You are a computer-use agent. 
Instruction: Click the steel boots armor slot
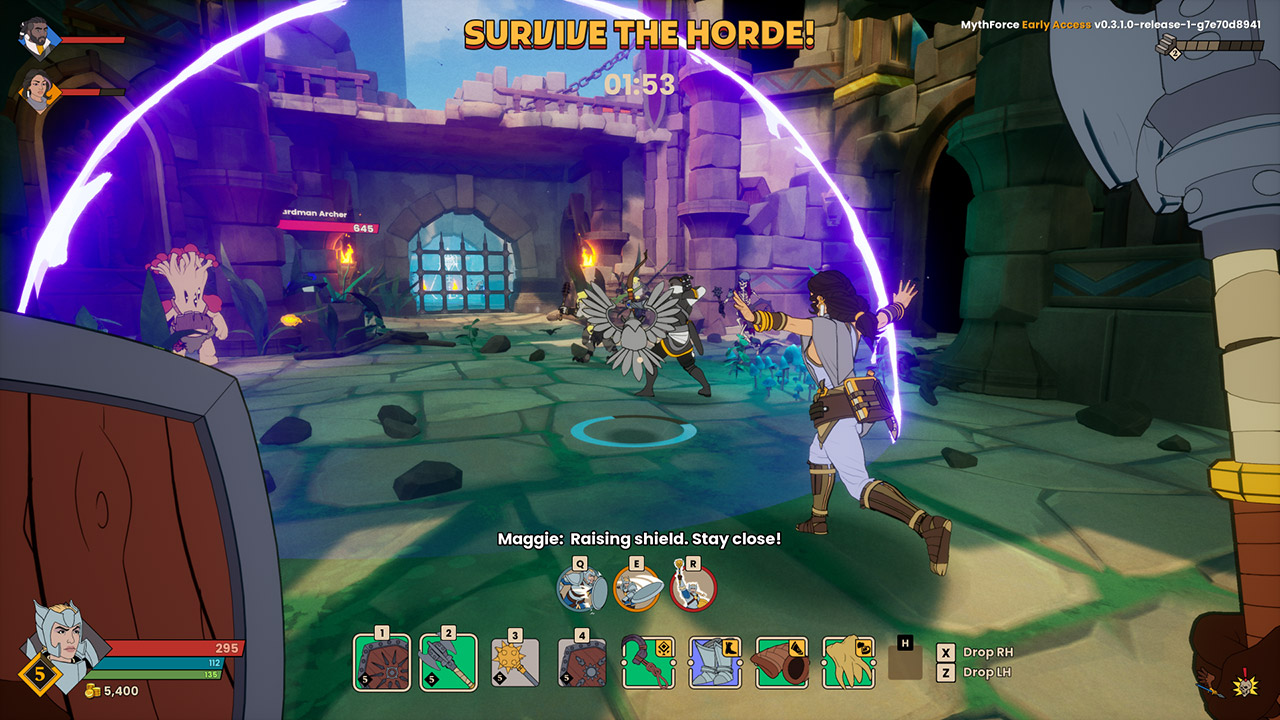coord(715,662)
